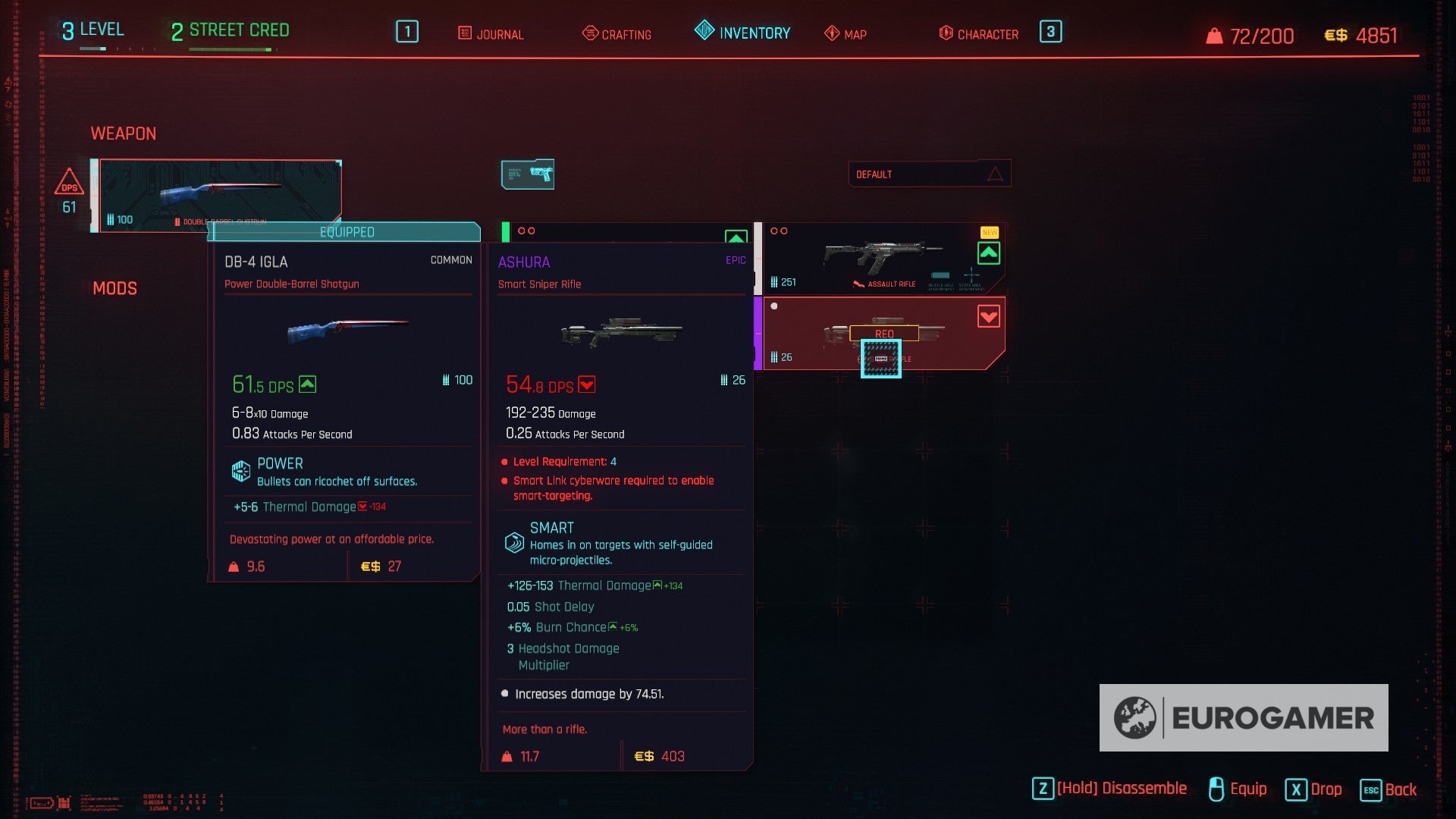Click the green arrow next to 61.5 DPS
This screenshot has width=1456, height=819.
click(306, 384)
